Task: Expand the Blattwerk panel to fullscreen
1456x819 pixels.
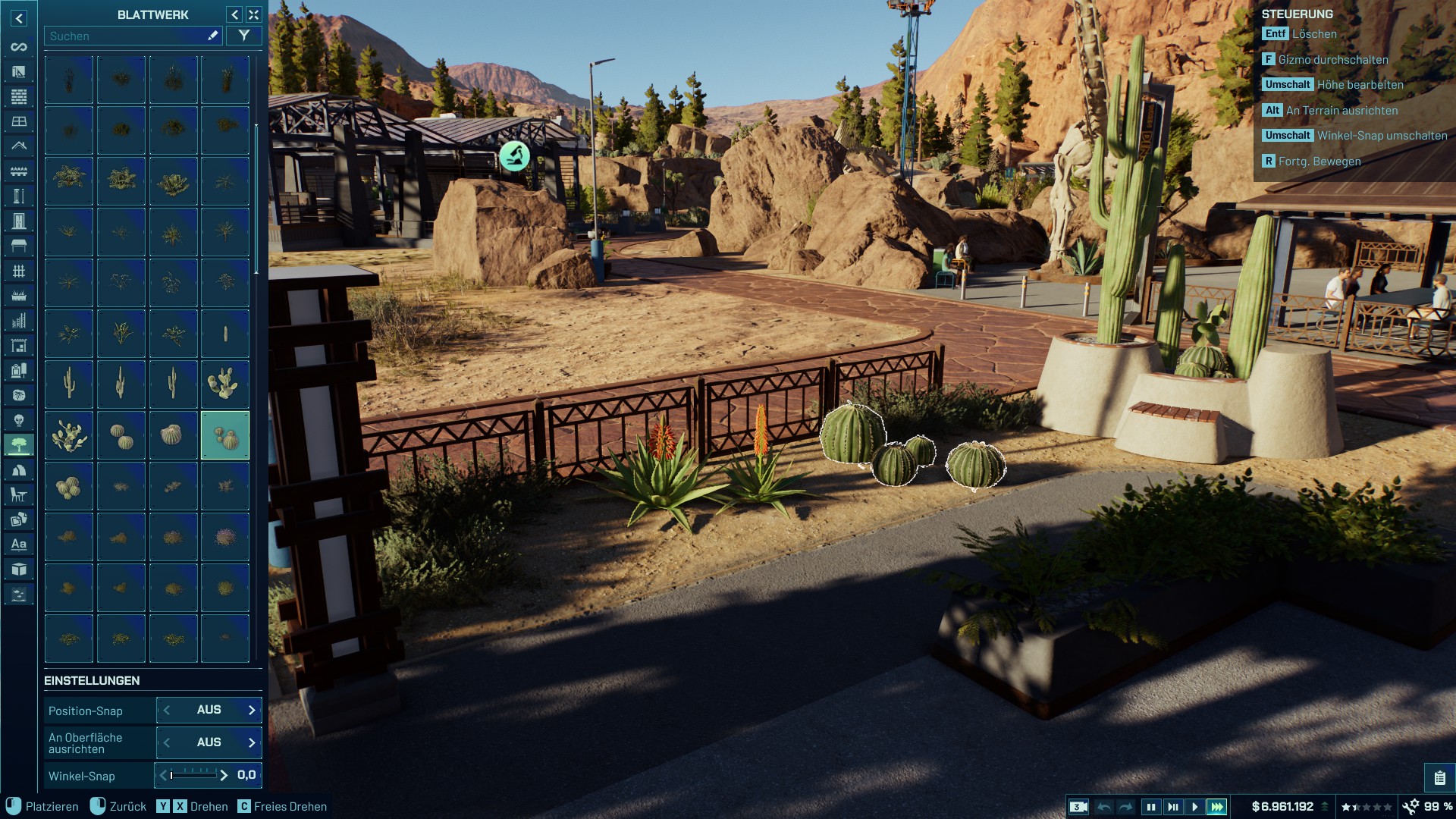Action: 254,14
